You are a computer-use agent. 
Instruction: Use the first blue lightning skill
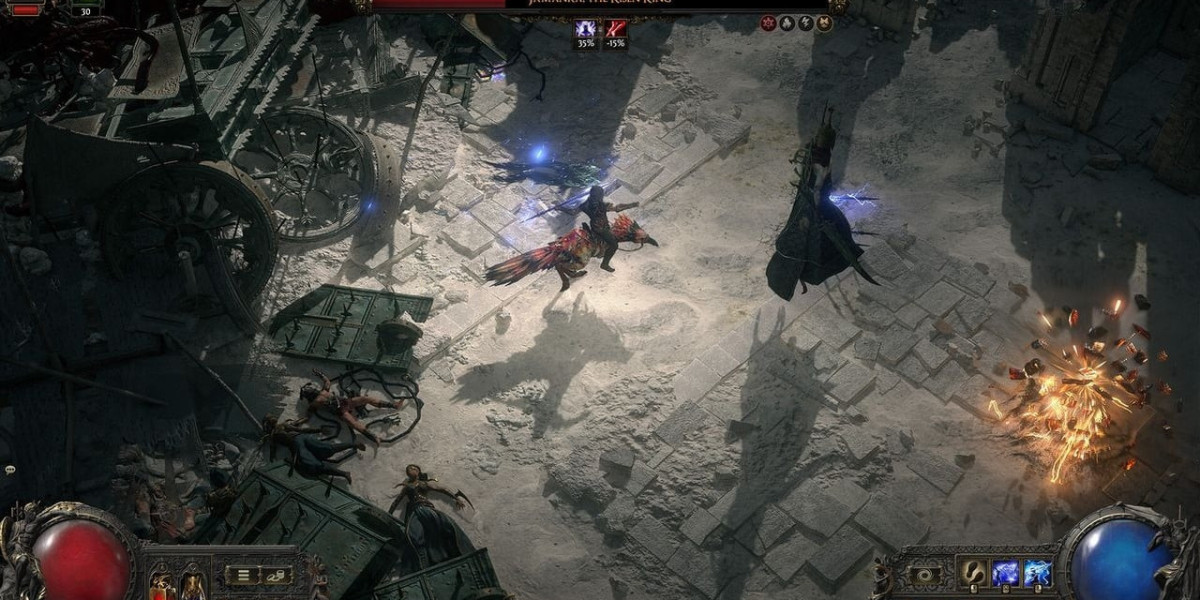[1004, 573]
